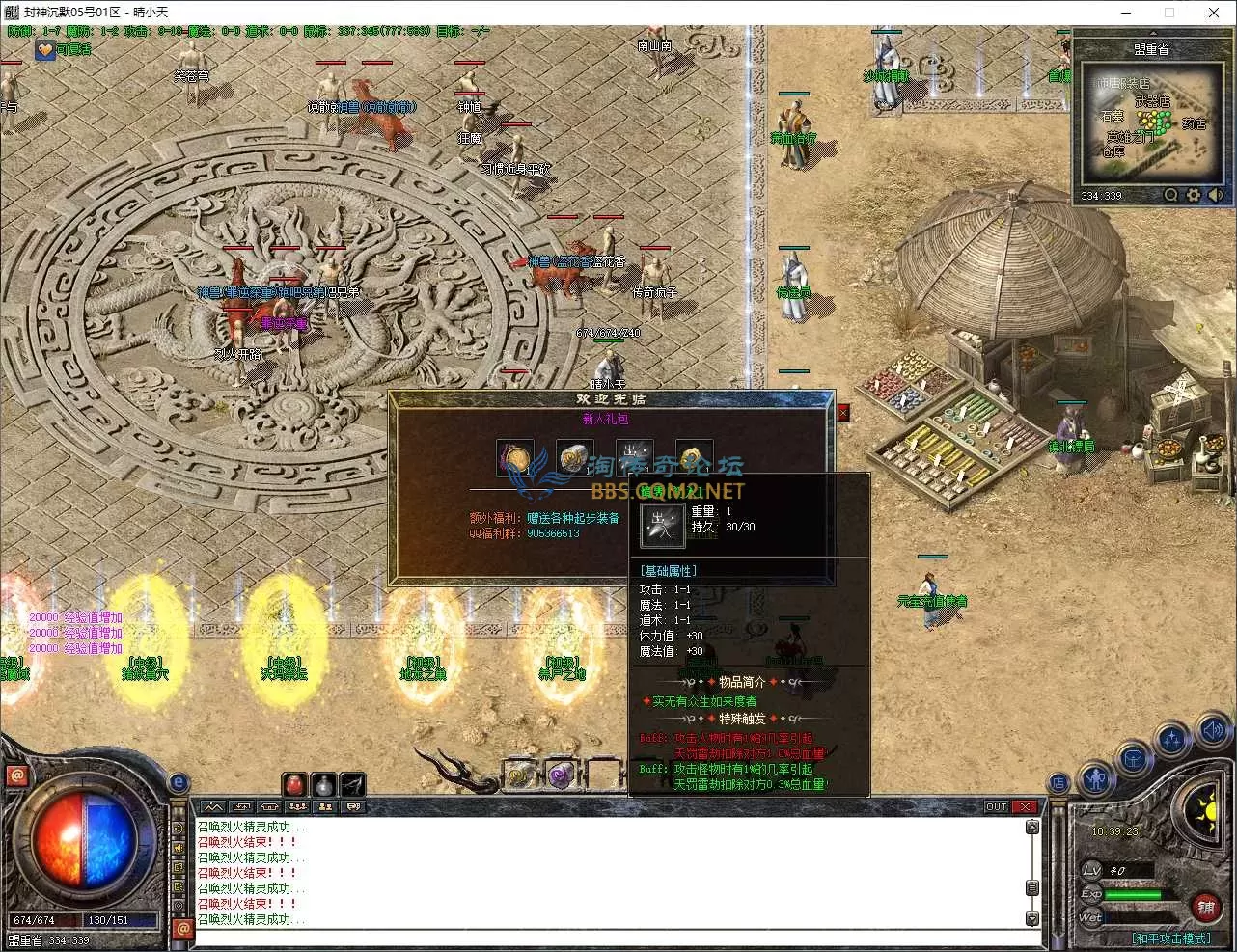Open the shop 店 button

click(x=1058, y=782)
